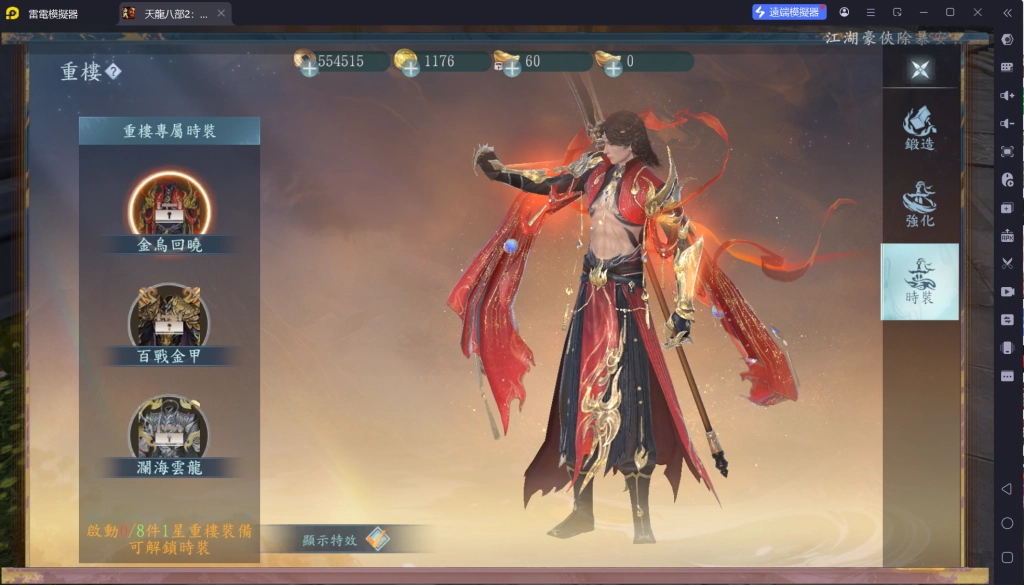The width and height of the screenshot is (1024, 585).
Task: Add more gold ingots (1176)
Action: click(410, 67)
